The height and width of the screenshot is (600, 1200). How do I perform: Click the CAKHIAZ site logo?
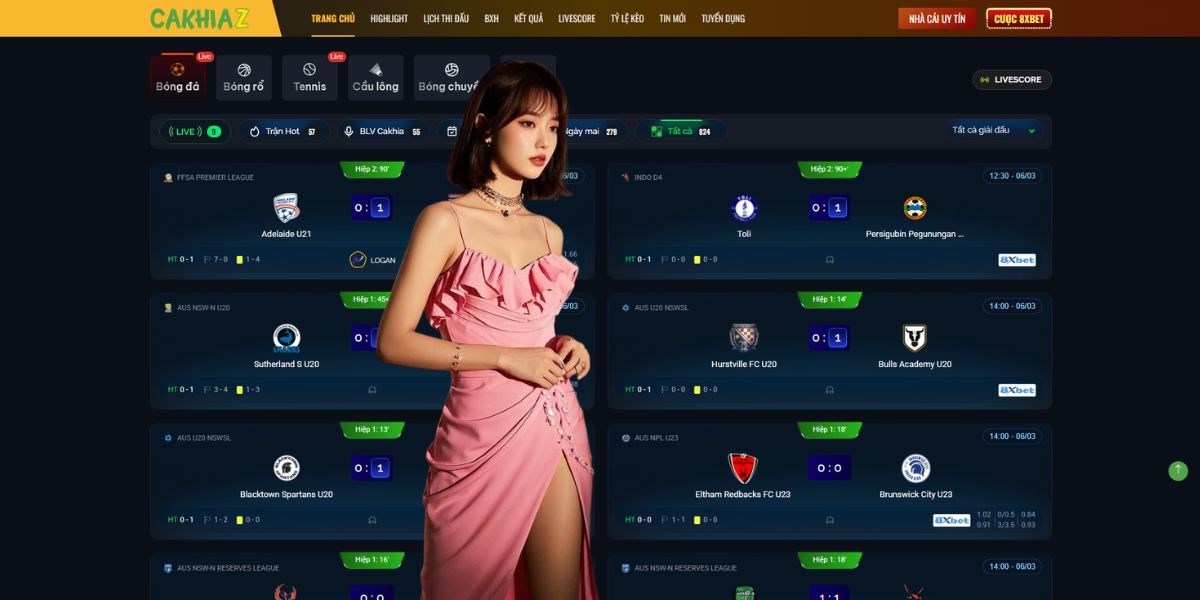(199, 18)
